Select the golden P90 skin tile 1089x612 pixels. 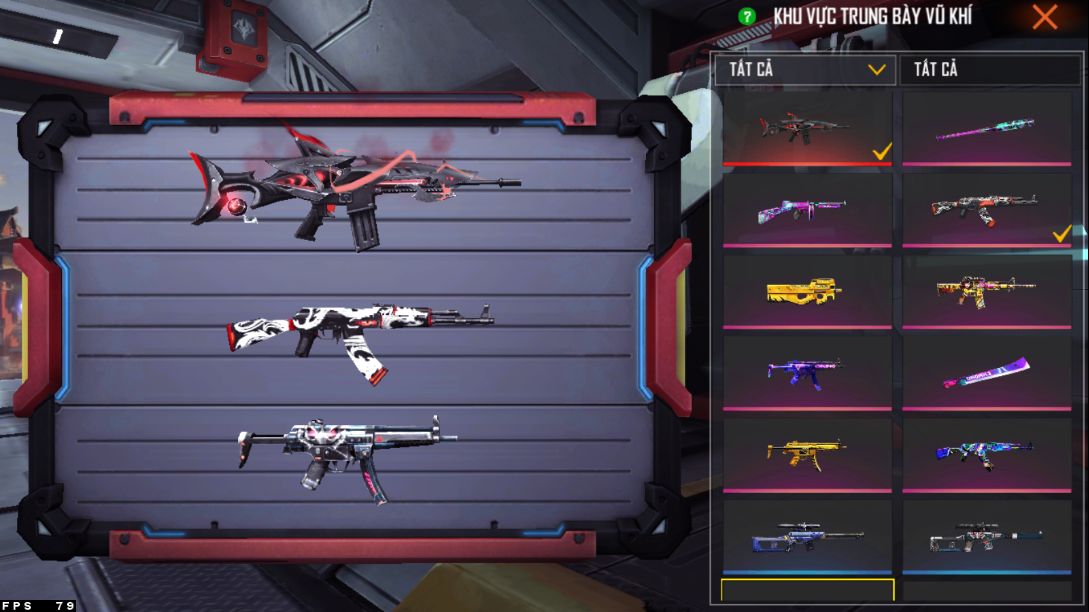[806, 291]
